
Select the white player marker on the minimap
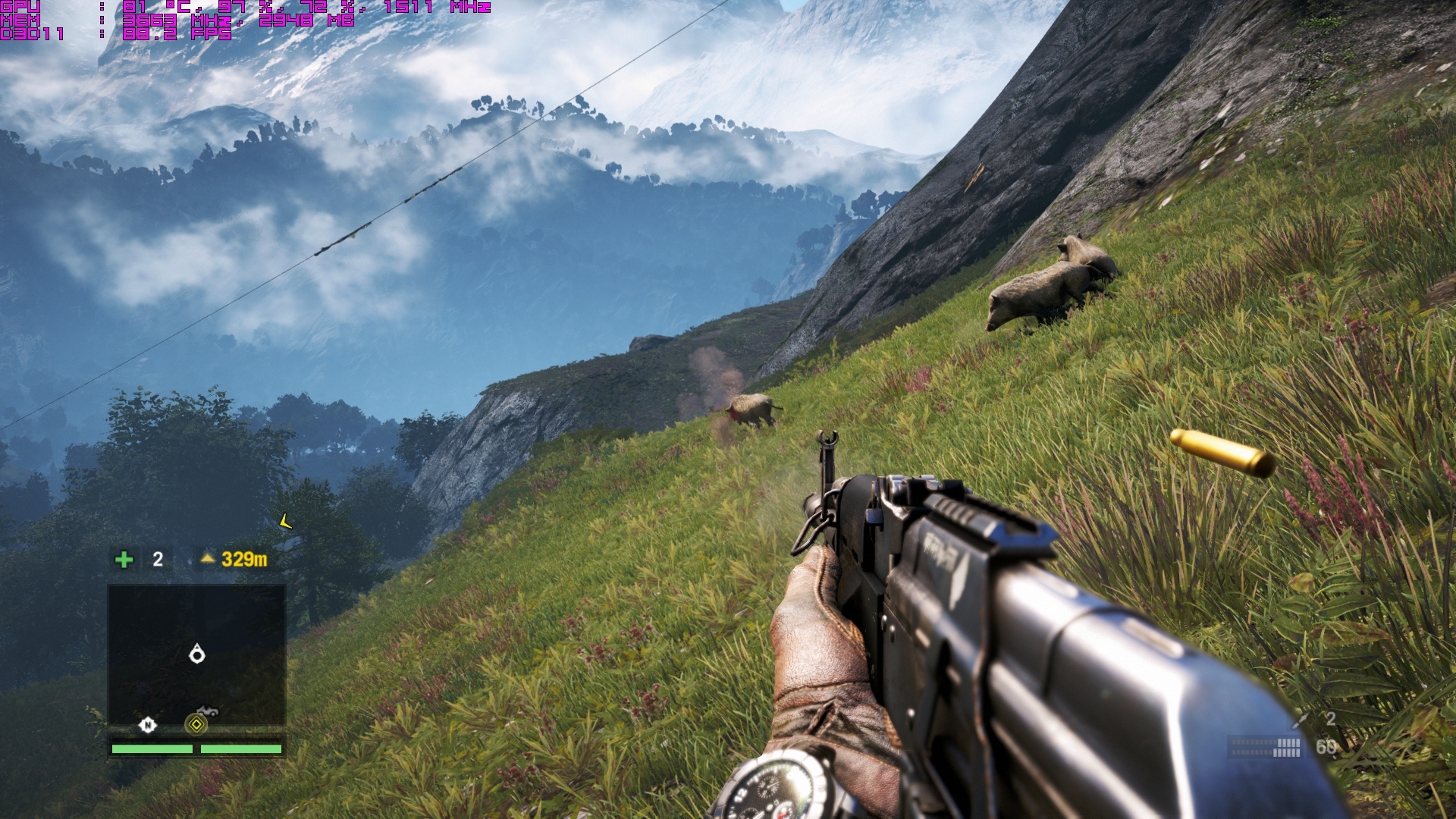pos(197,654)
